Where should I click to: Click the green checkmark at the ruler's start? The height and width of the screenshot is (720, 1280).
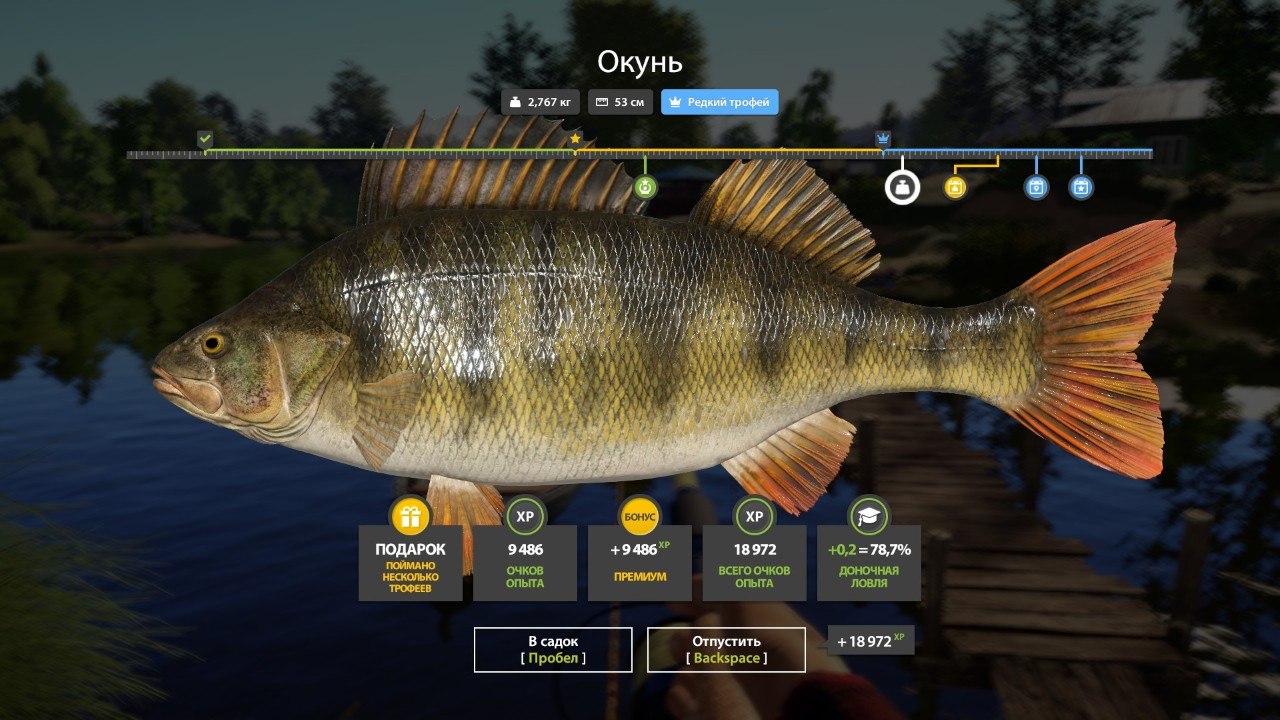tap(205, 136)
